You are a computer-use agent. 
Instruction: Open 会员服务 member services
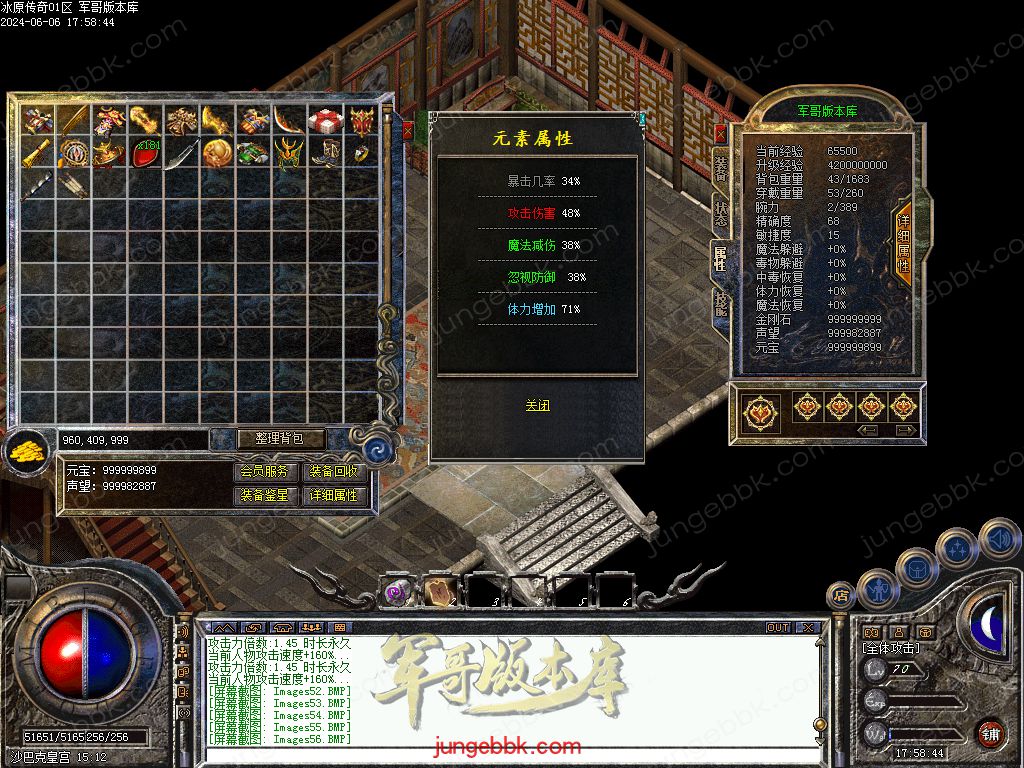coord(266,472)
